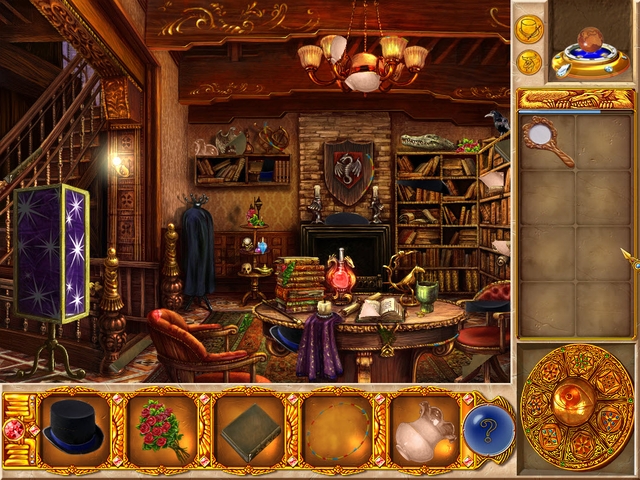
Task: Open the gold hat-and-wand coin button
Action: (529, 28)
